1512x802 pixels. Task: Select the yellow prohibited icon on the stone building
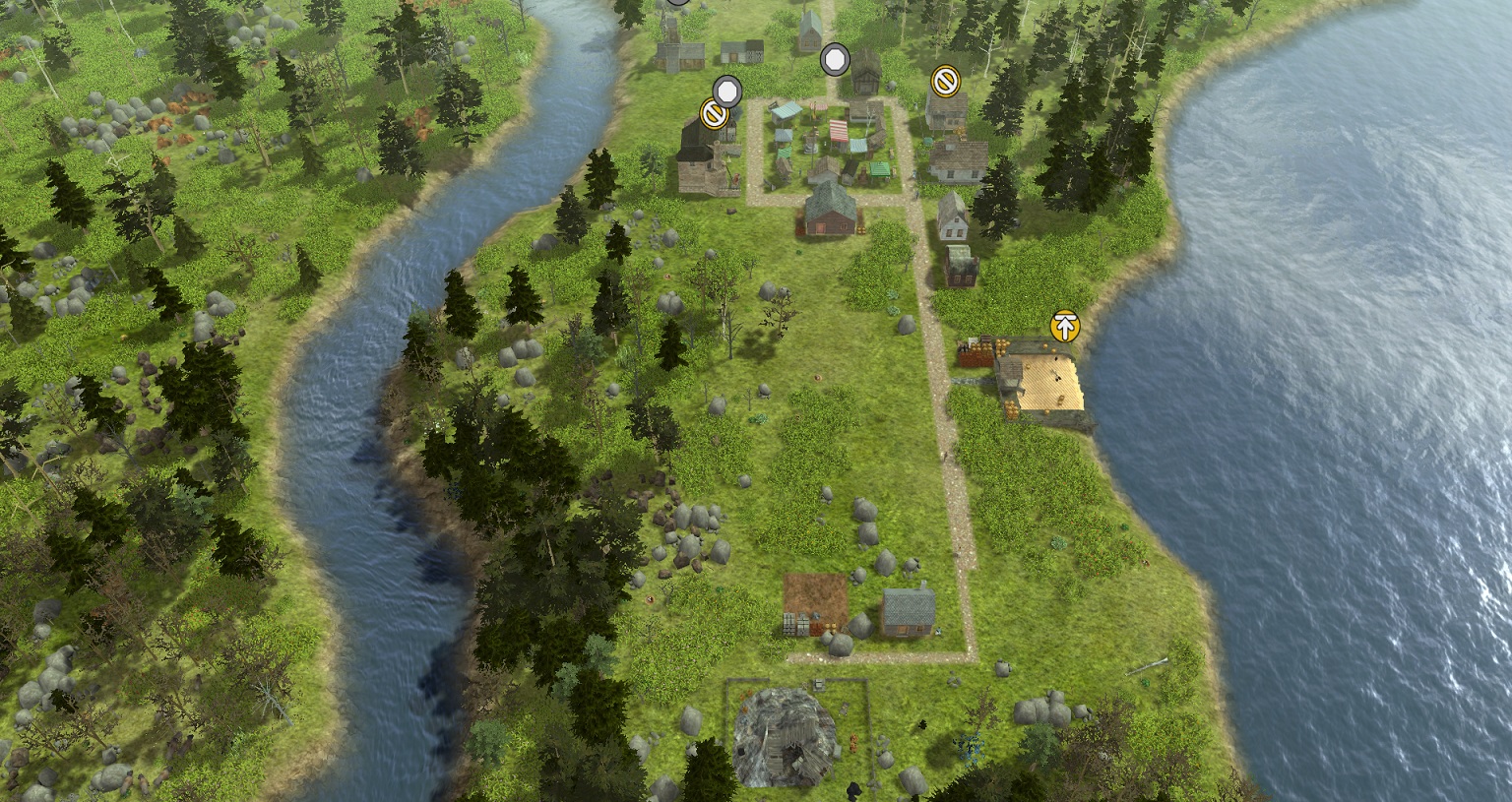(713, 114)
